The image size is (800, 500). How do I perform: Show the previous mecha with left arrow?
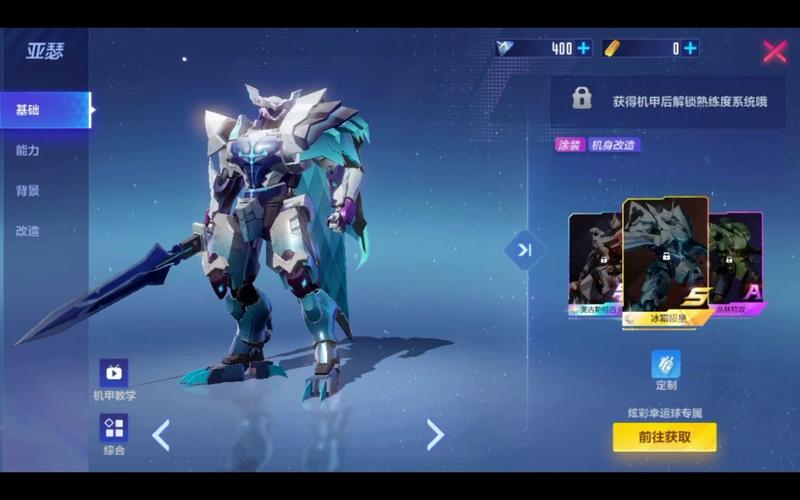click(x=161, y=434)
